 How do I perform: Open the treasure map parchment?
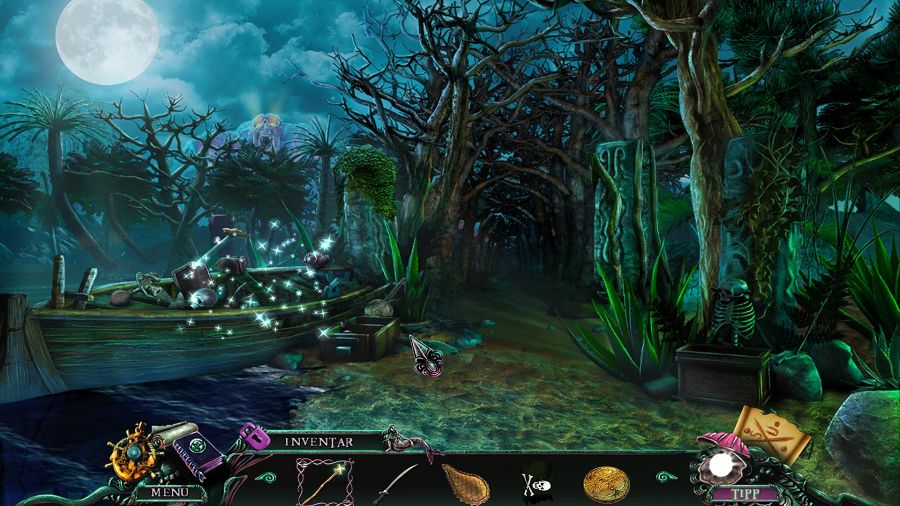click(771, 430)
